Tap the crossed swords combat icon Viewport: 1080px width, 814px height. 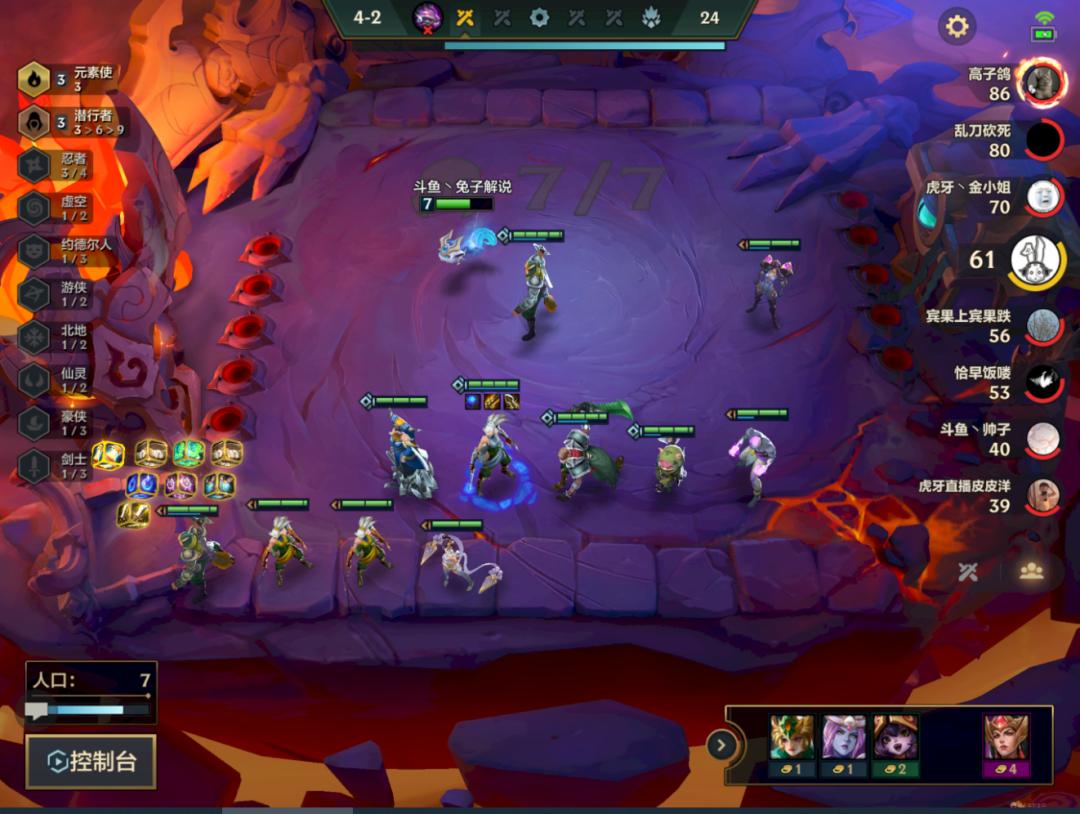coord(967,571)
